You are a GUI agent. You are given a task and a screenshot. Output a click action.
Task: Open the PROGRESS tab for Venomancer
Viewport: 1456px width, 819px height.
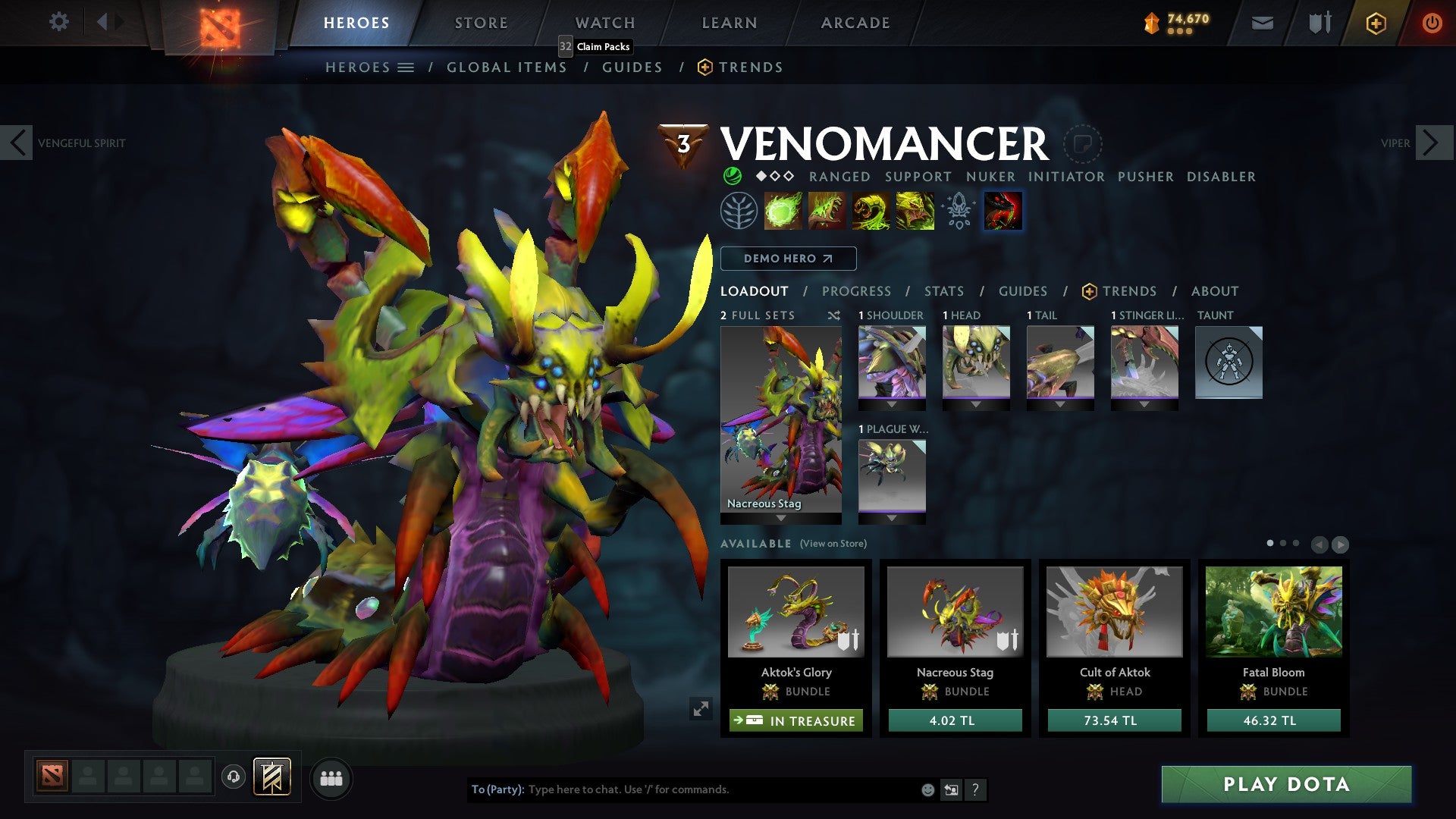point(856,290)
